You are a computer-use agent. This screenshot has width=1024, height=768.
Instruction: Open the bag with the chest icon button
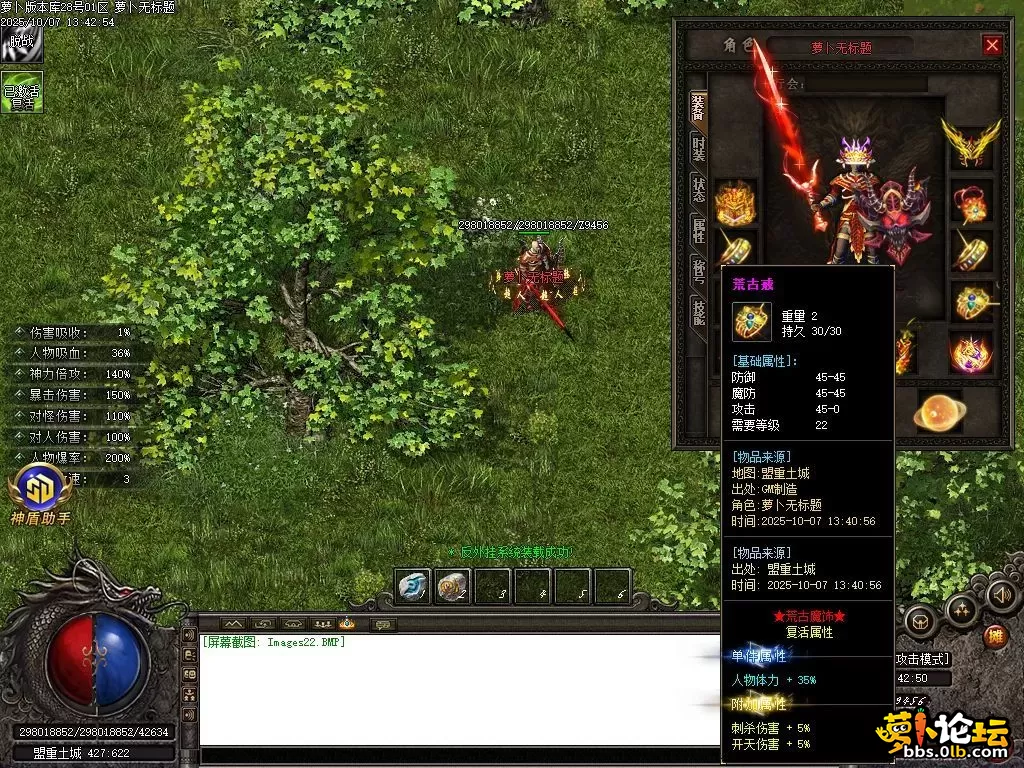click(x=919, y=620)
